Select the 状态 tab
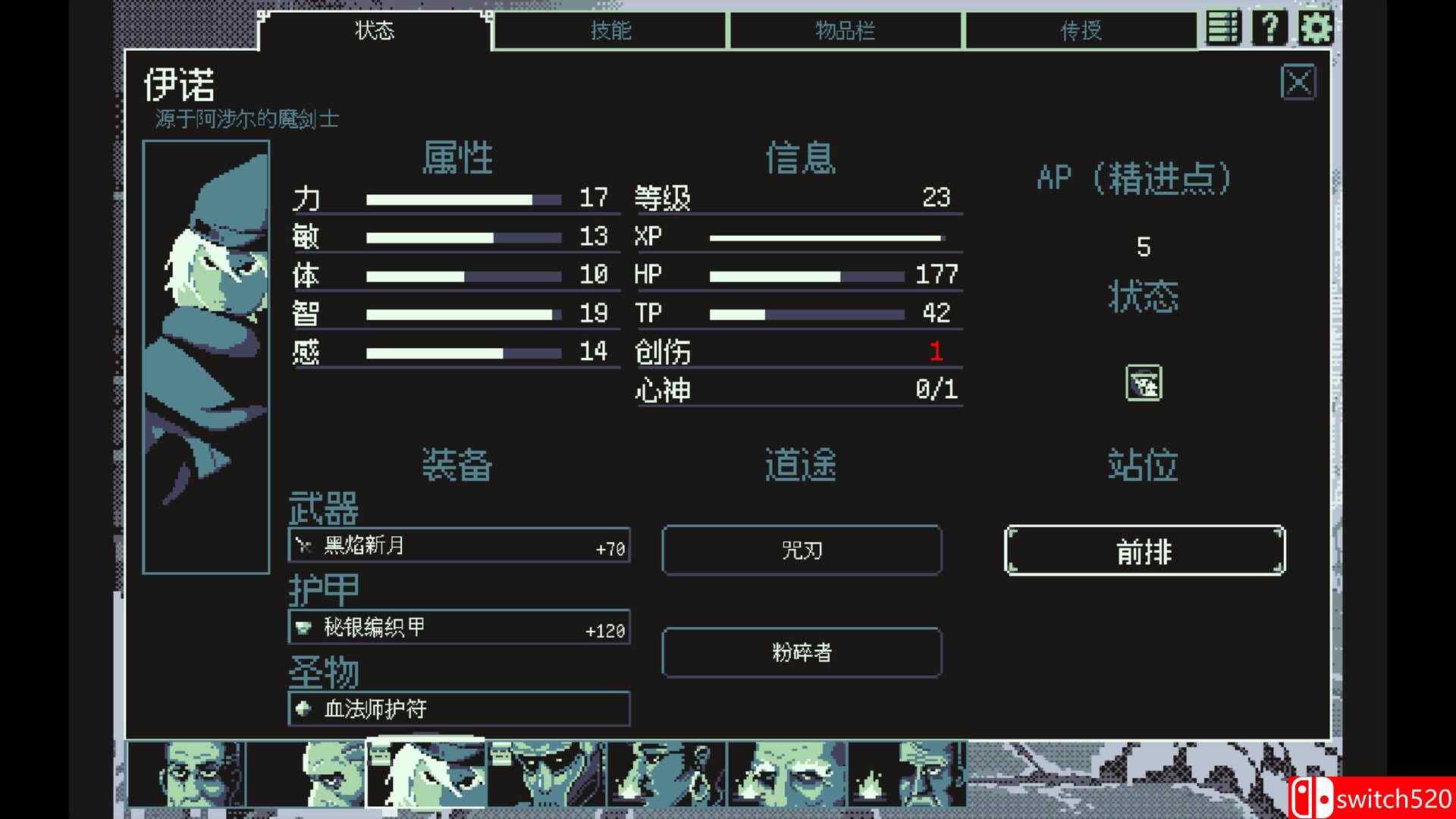 pyautogui.click(x=372, y=30)
